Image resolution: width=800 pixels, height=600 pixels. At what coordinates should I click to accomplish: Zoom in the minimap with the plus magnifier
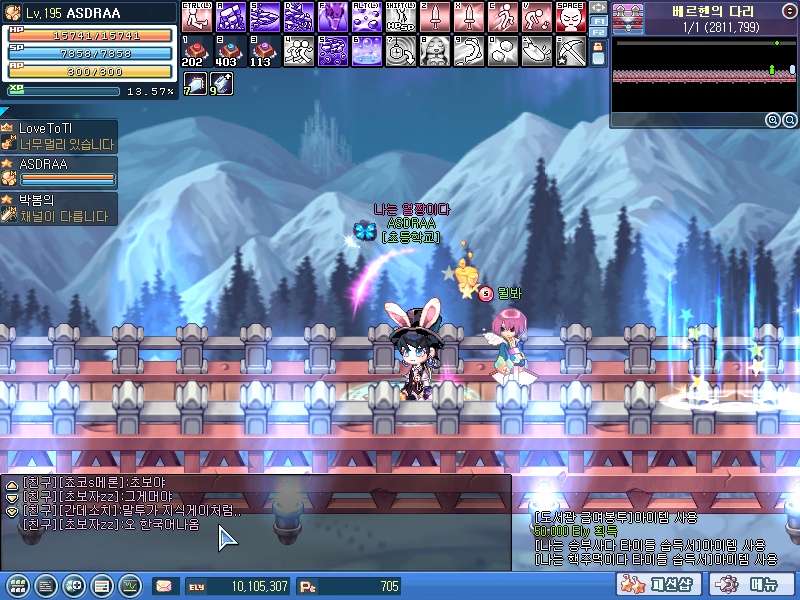(x=772, y=120)
